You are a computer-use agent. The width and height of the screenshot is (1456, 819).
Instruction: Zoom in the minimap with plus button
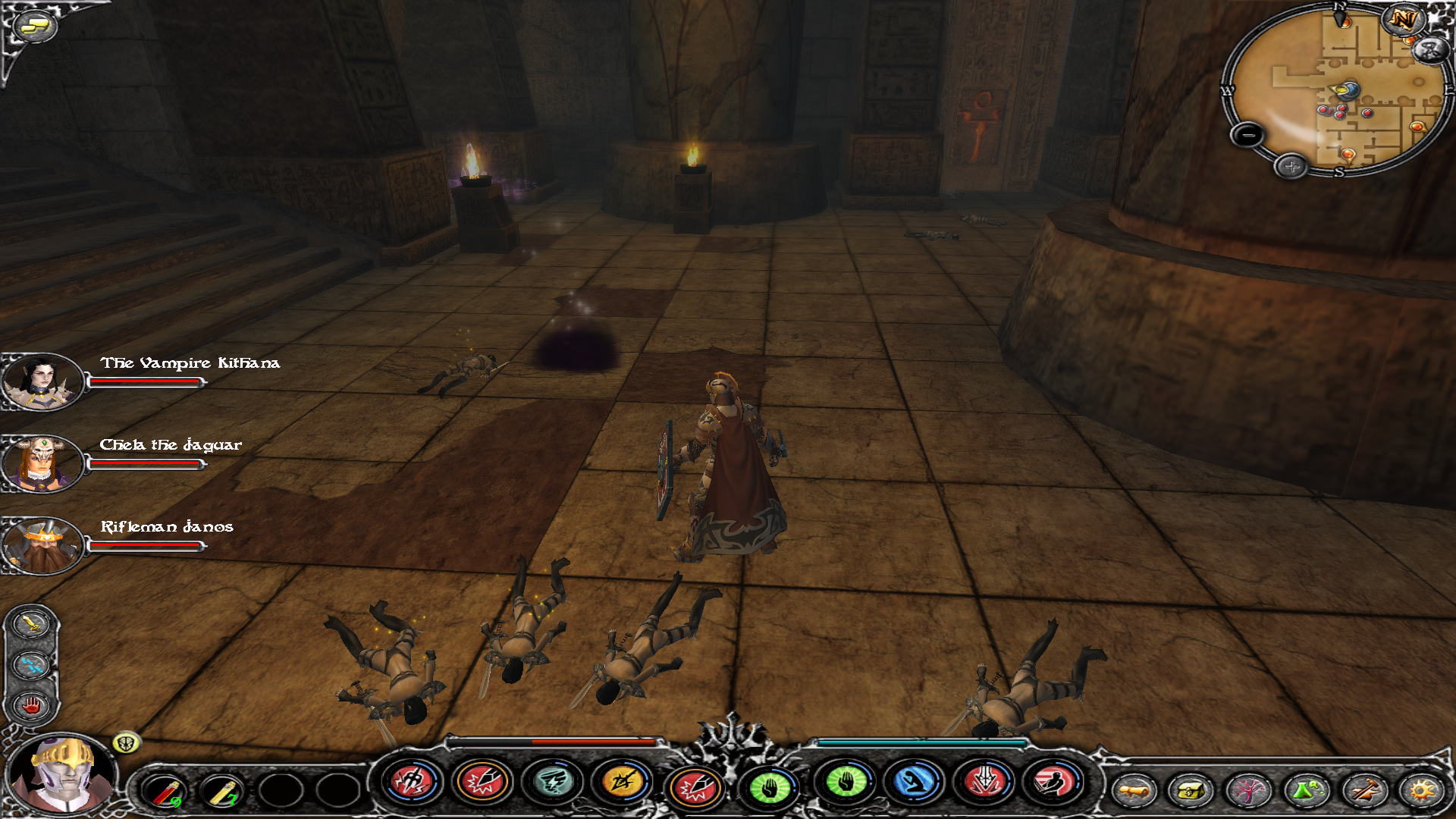pyautogui.click(x=1291, y=166)
